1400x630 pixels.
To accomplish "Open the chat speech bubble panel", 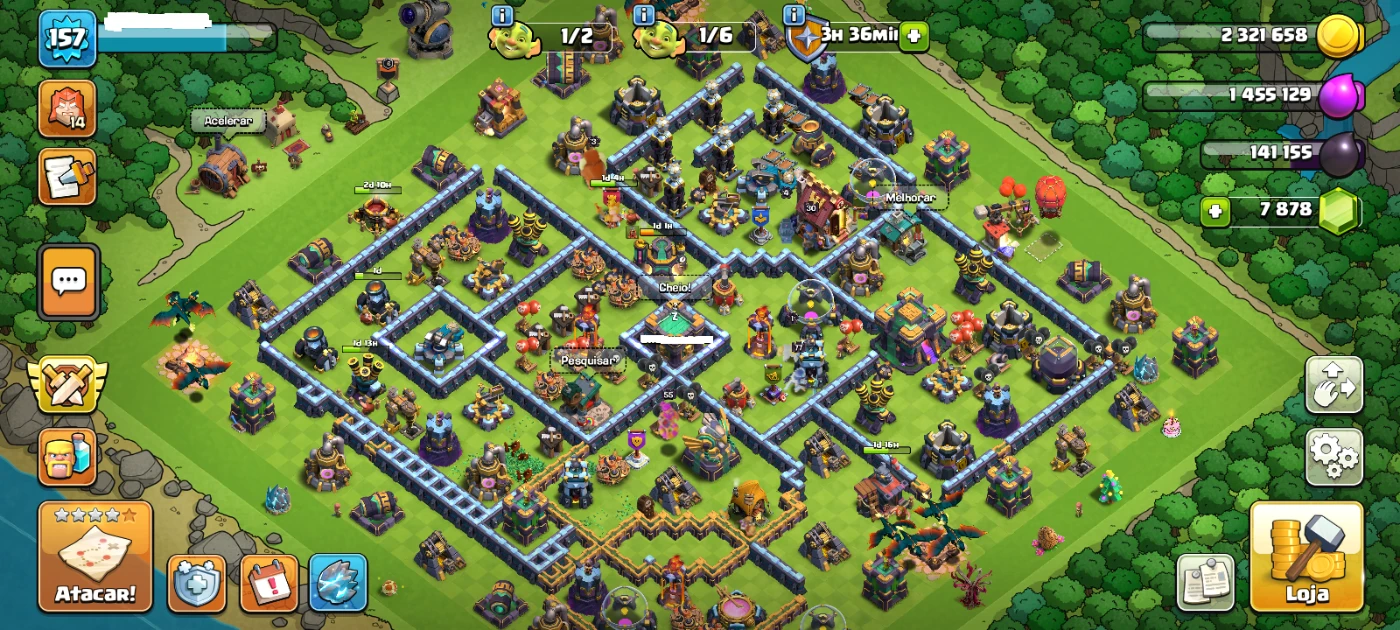I will pyautogui.click(x=68, y=282).
